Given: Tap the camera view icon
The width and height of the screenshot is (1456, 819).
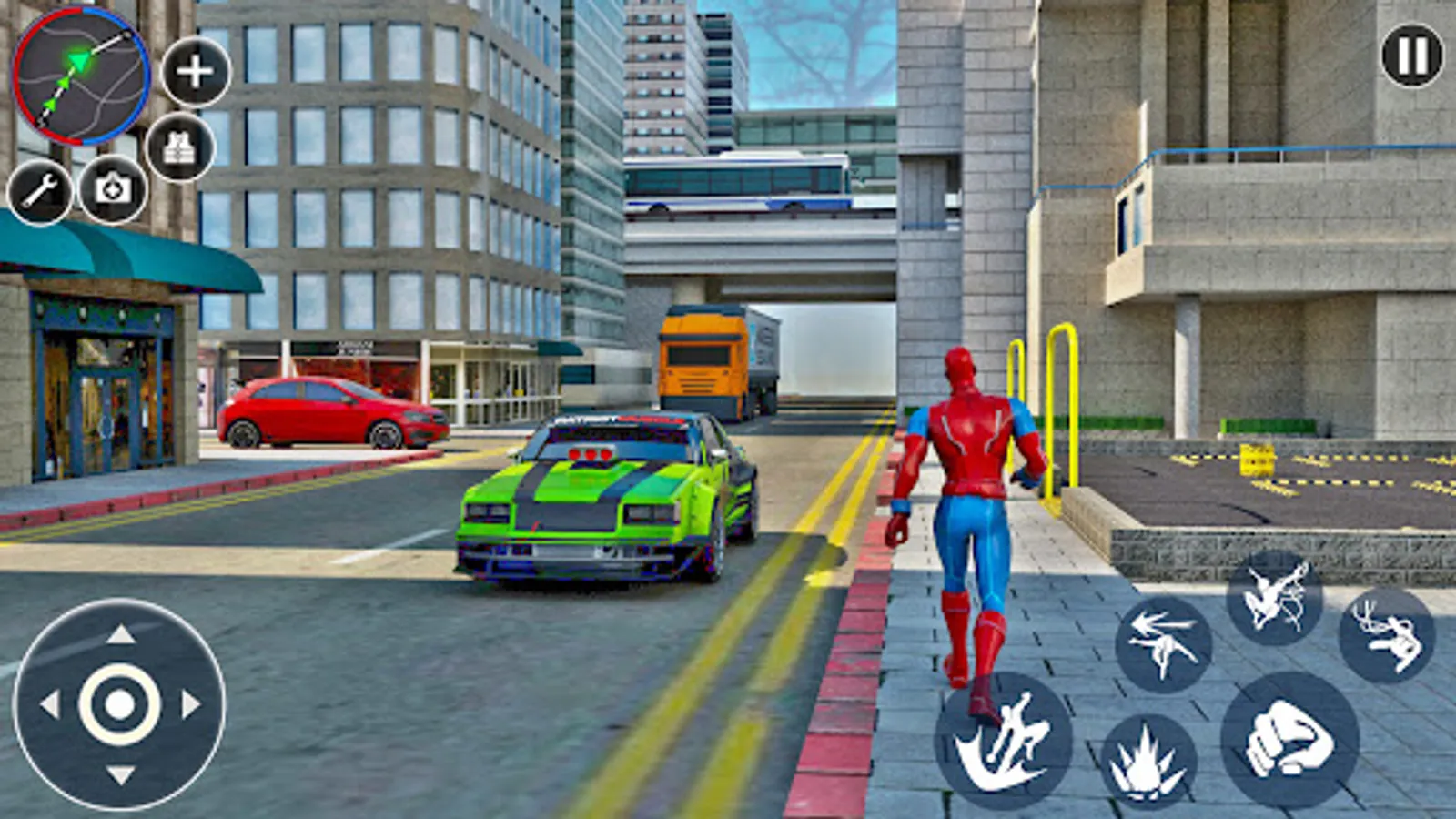Looking at the screenshot, I should pyautogui.click(x=113, y=188).
